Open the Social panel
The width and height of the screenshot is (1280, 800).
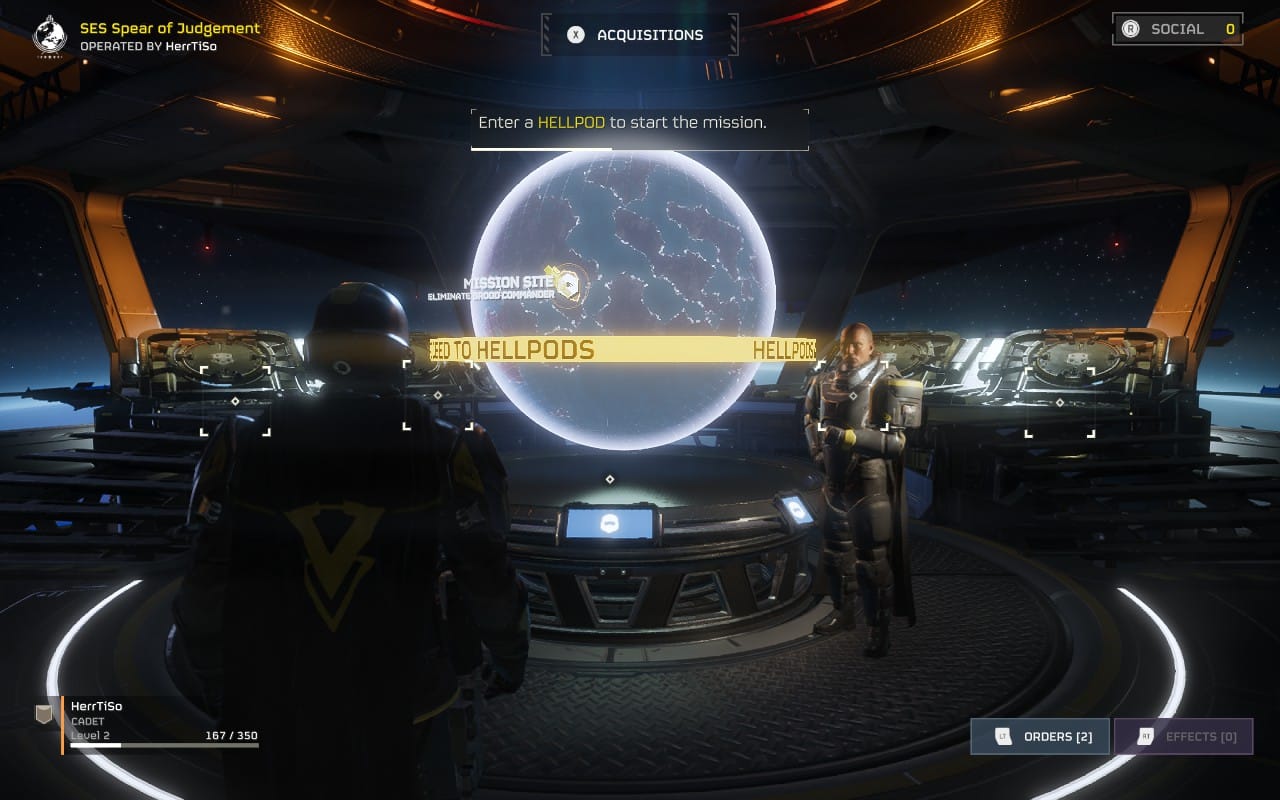click(x=1177, y=29)
